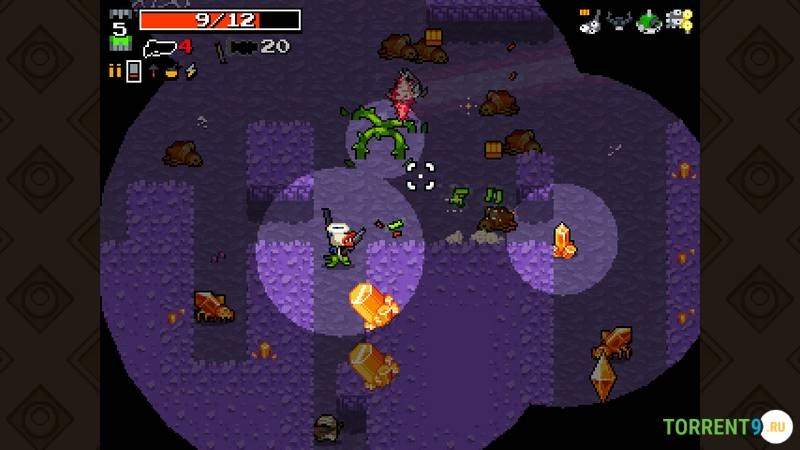Click the green blob mutation icon
This screenshot has width=800, height=450.
pos(649,20)
